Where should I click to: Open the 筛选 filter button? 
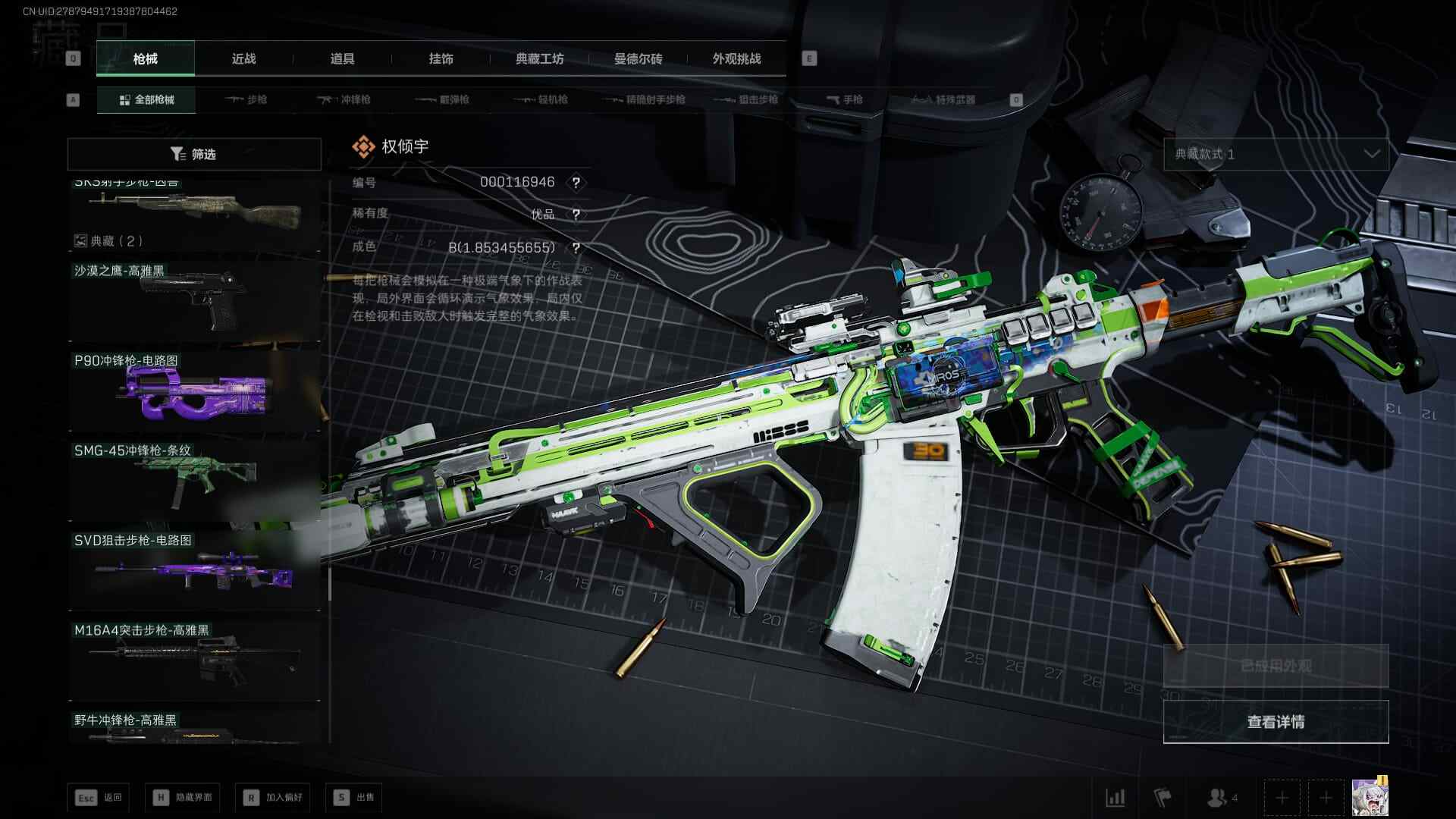click(194, 154)
